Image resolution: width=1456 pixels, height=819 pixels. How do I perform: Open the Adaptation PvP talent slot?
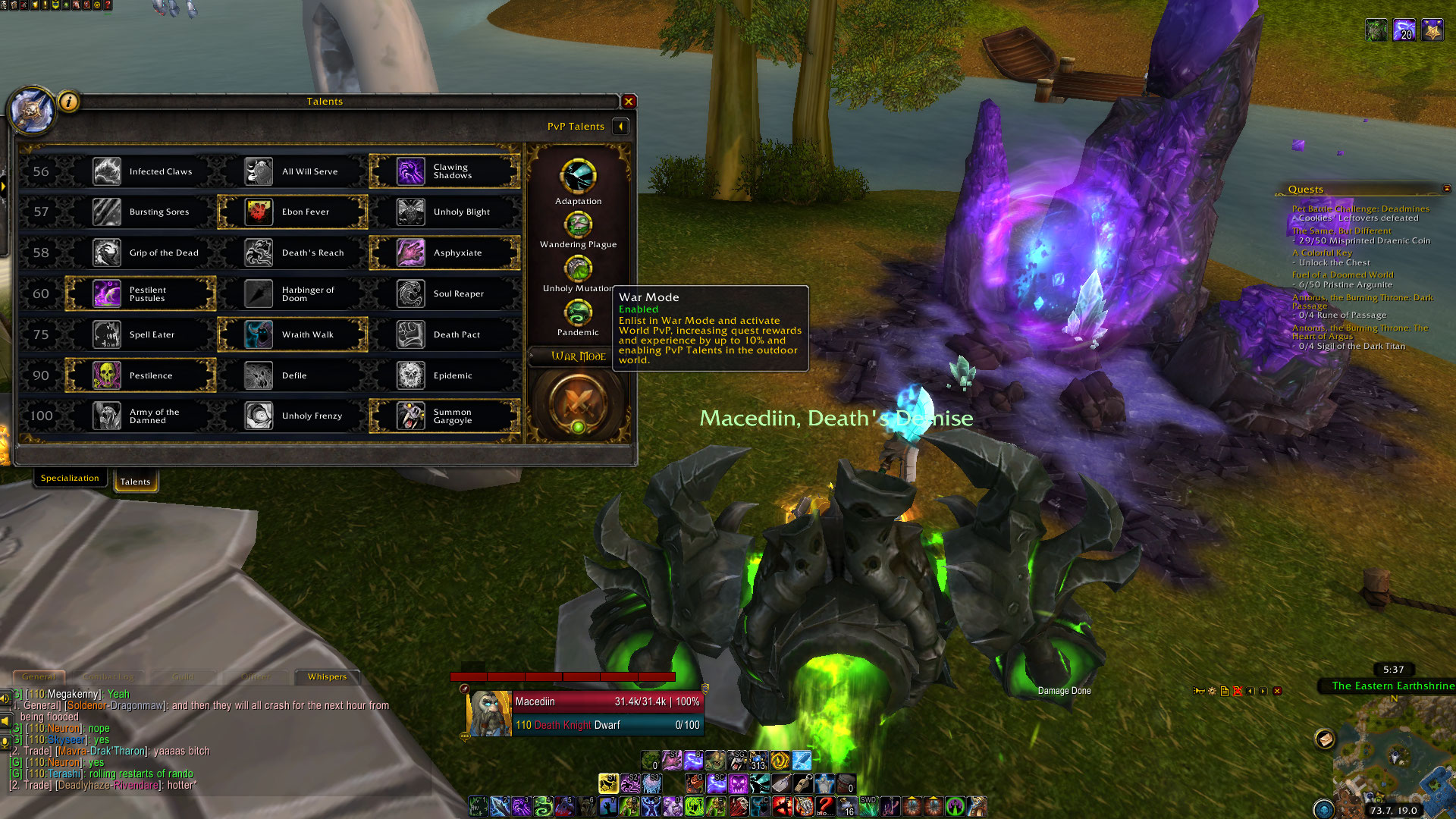pos(578,177)
